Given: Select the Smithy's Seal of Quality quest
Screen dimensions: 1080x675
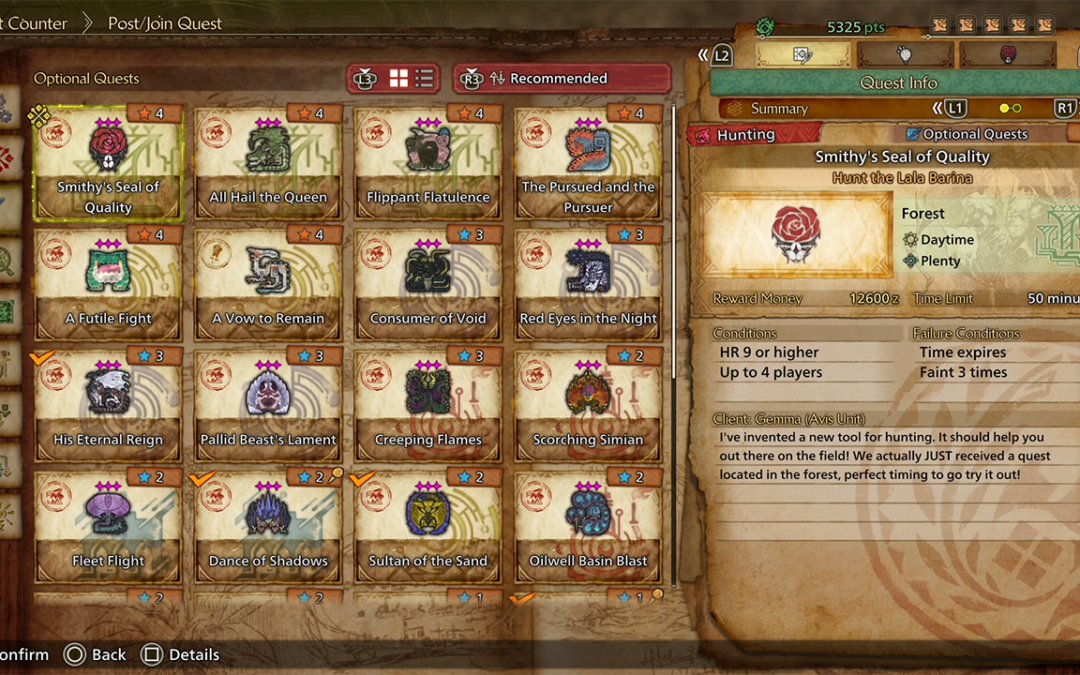Looking at the screenshot, I should [x=108, y=163].
